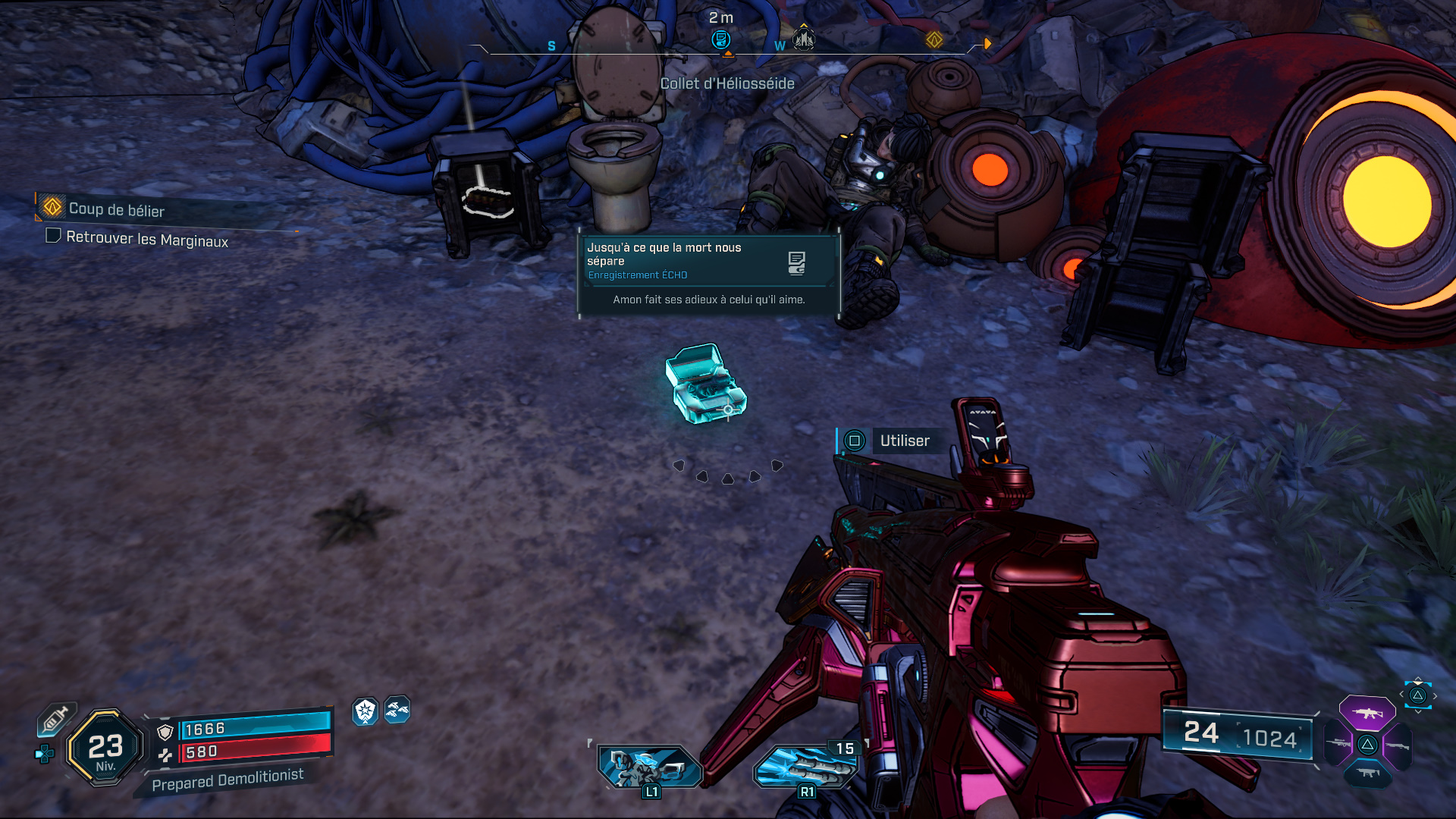1456x819 pixels.
Task: Select the Coup de bélier quest tracker
Action: 116,209
